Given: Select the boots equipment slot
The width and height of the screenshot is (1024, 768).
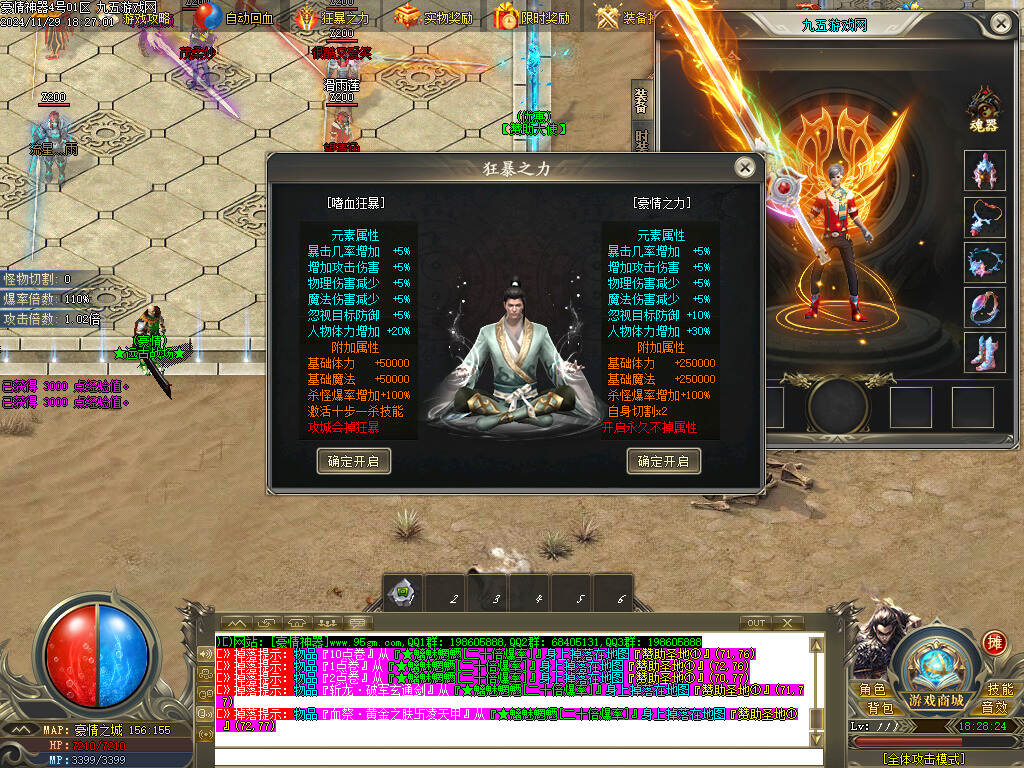Looking at the screenshot, I should click(985, 354).
